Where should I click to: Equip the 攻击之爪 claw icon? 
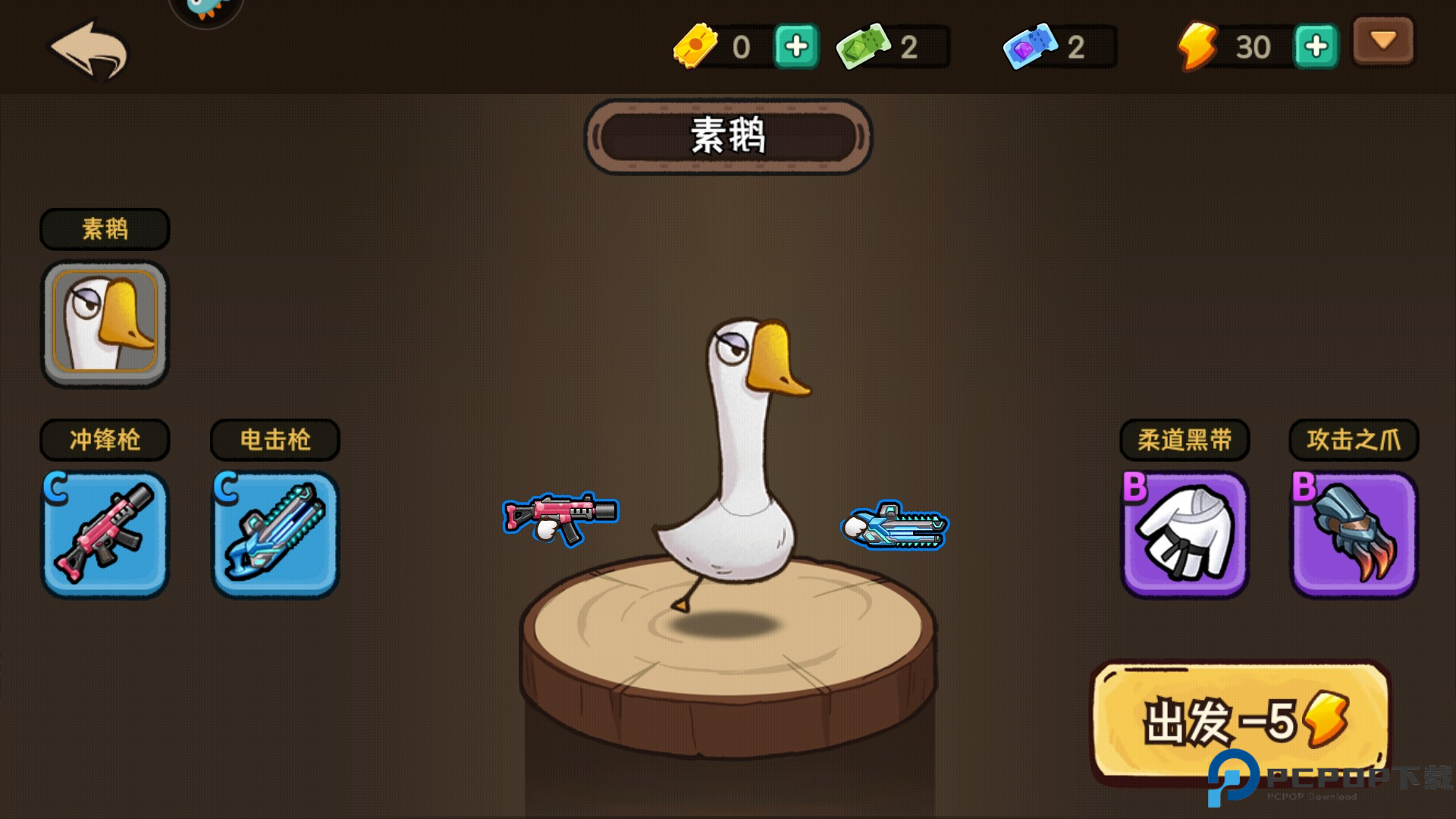[1353, 533]
